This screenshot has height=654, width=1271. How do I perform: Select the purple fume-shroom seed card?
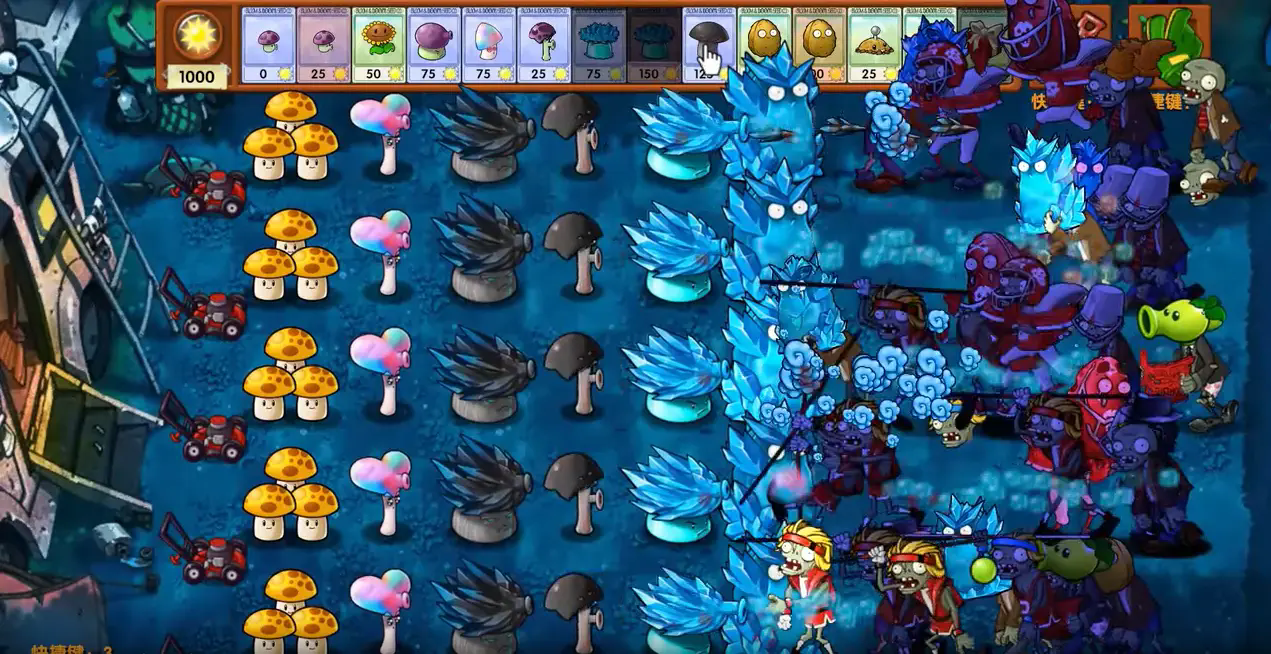coord(433,46)
